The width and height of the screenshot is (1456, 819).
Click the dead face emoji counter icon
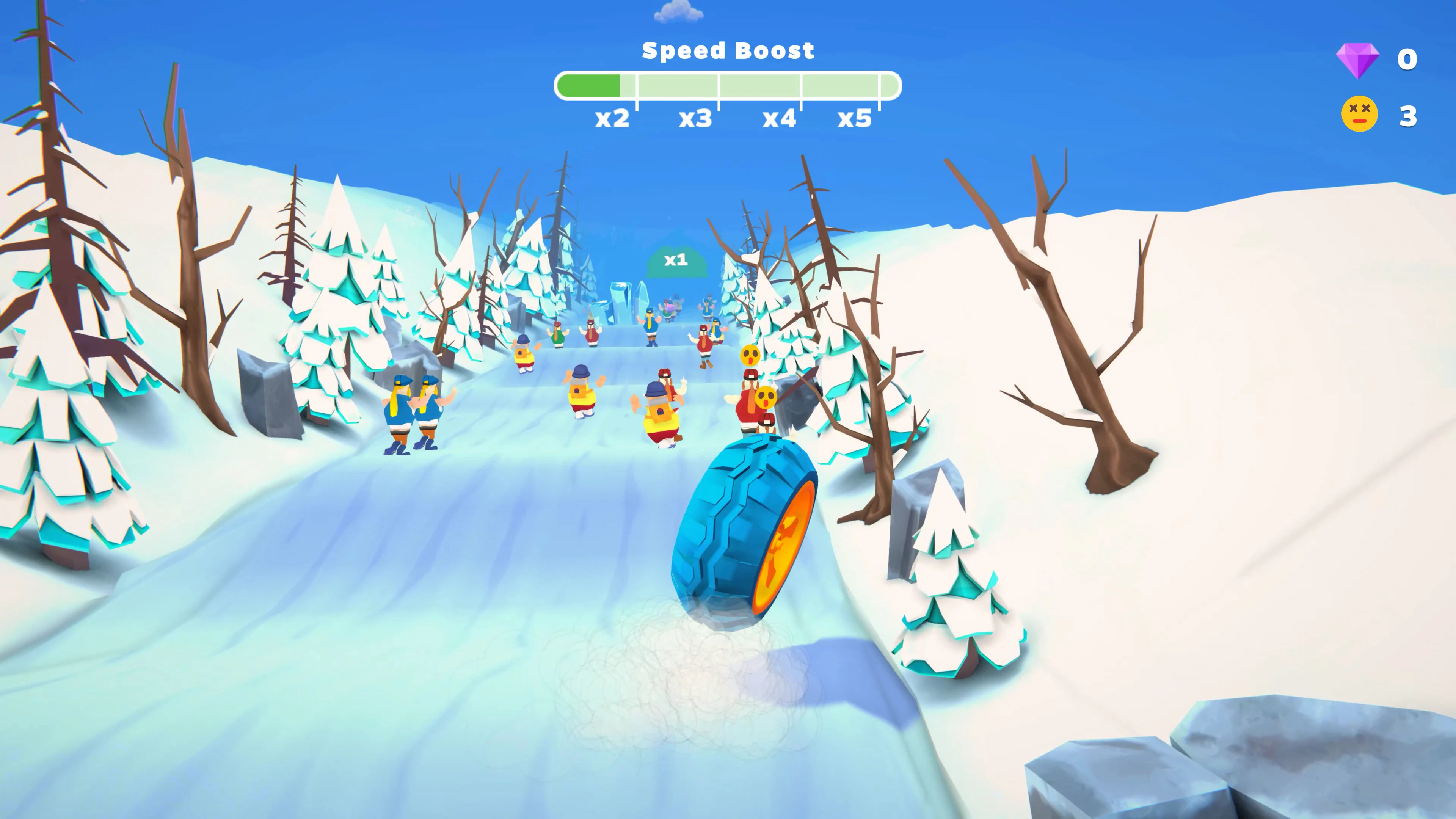pyautogui.click(x=1360, y=114)
